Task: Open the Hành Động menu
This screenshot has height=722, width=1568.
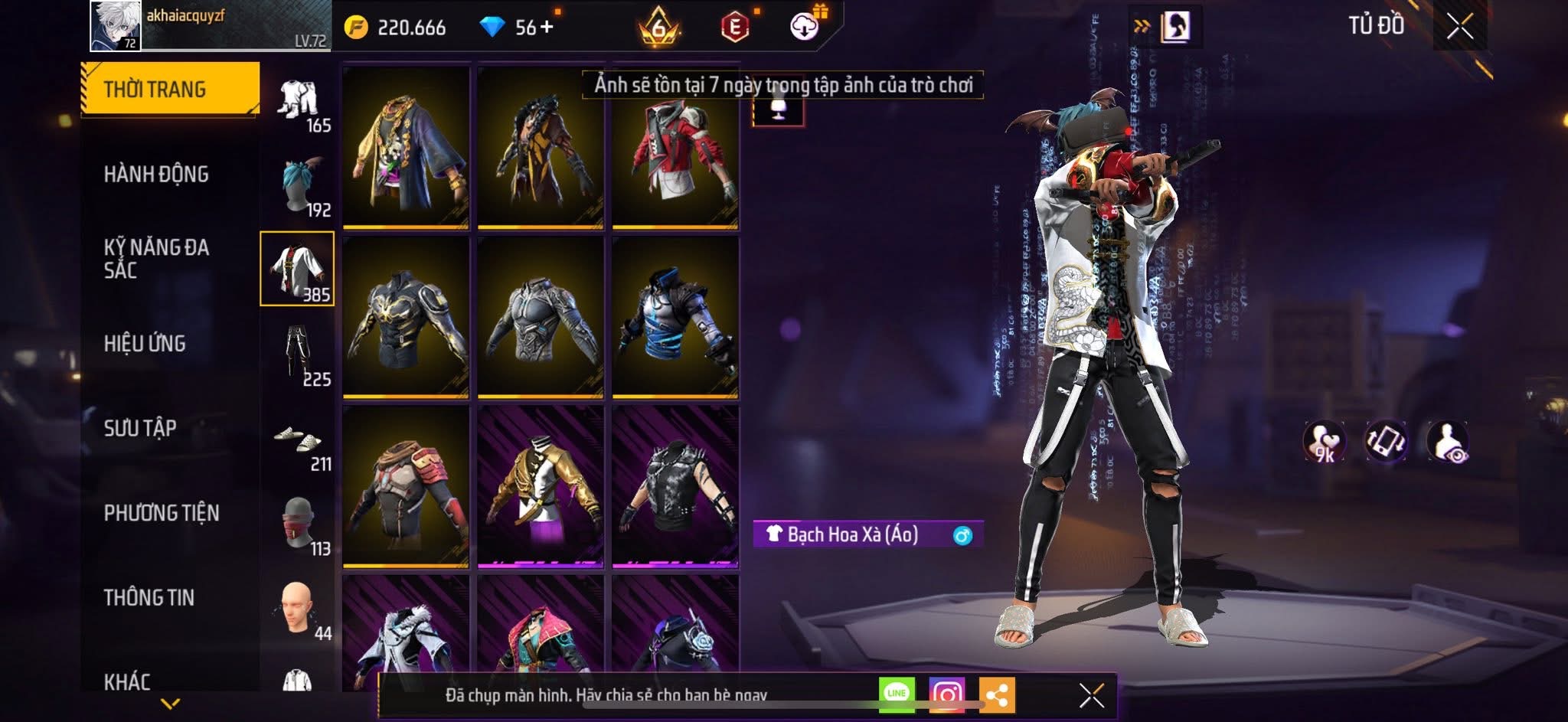Action: coord(156,175)
